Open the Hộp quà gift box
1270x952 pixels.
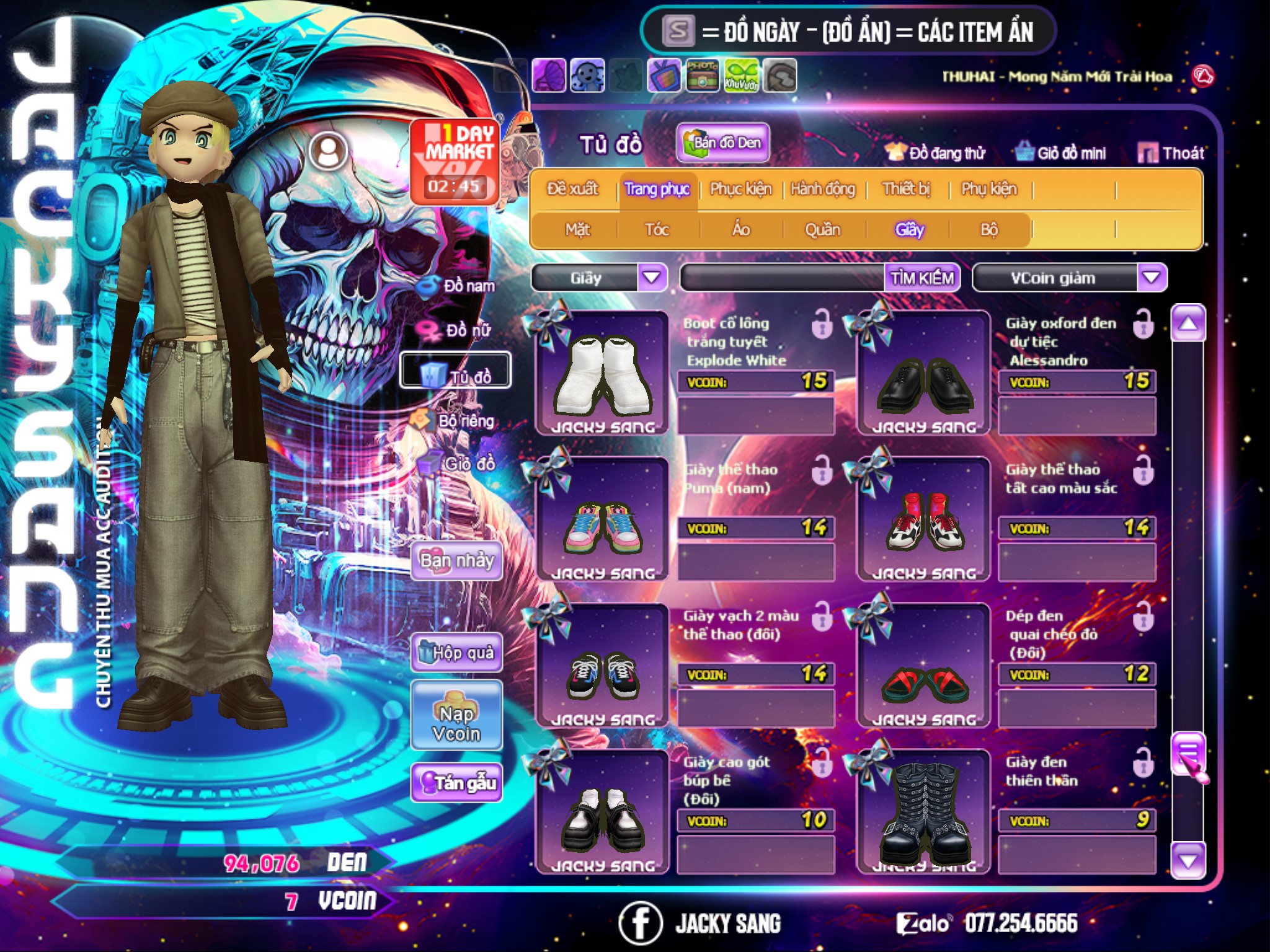click(456, 652)
